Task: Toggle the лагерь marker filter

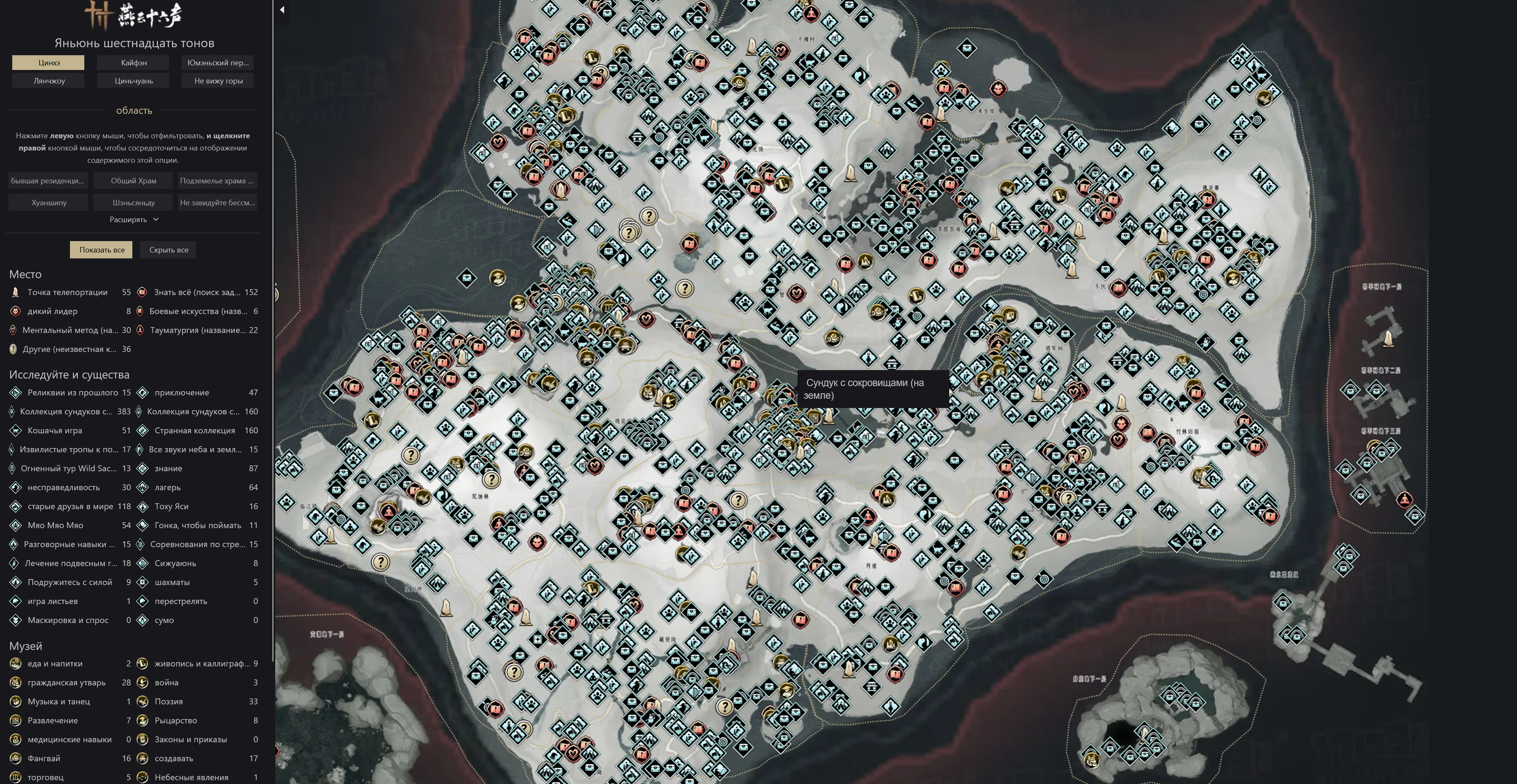Action: [x=168, y=488]
